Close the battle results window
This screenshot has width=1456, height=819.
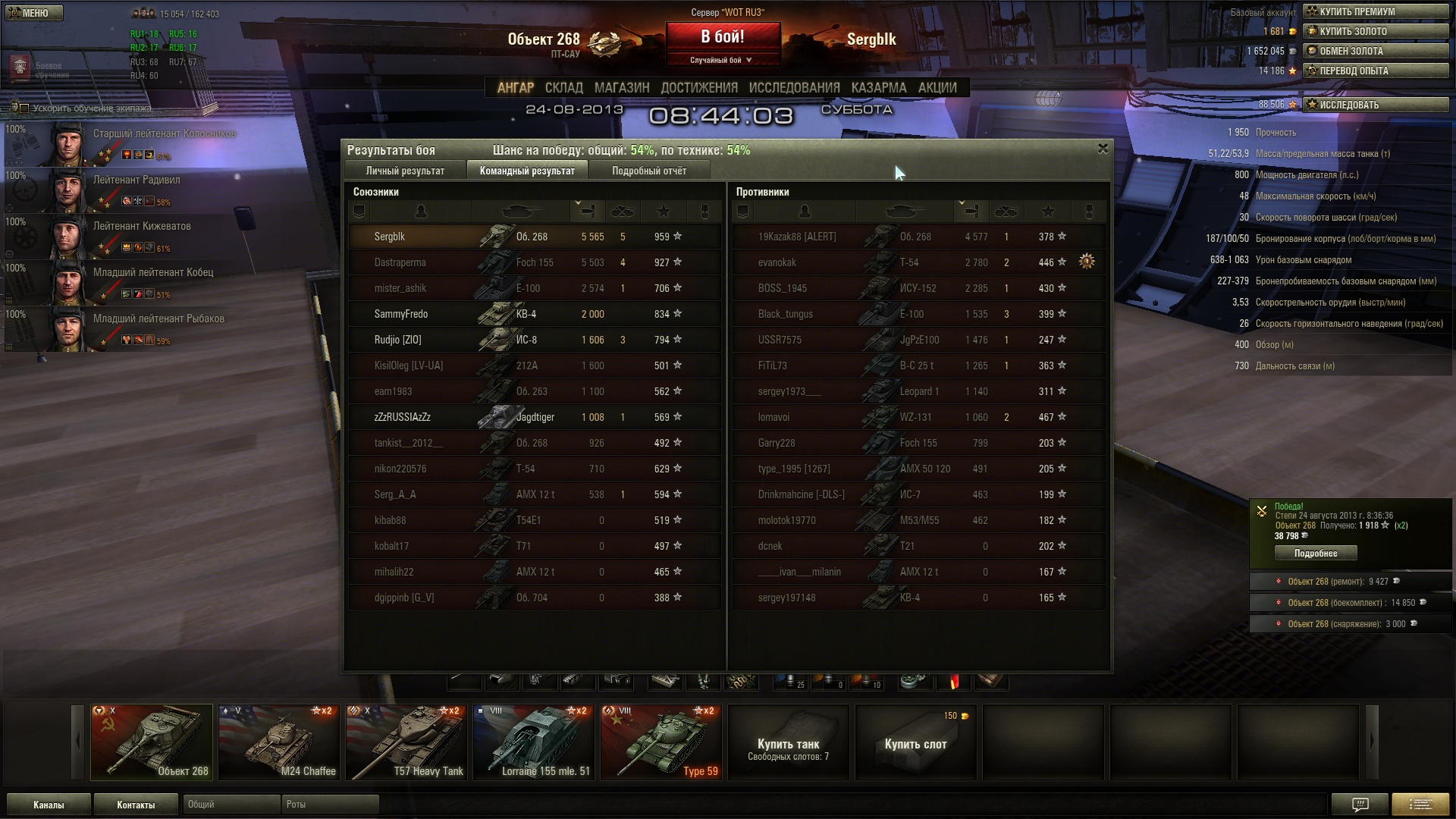[x=1103, y=149]
